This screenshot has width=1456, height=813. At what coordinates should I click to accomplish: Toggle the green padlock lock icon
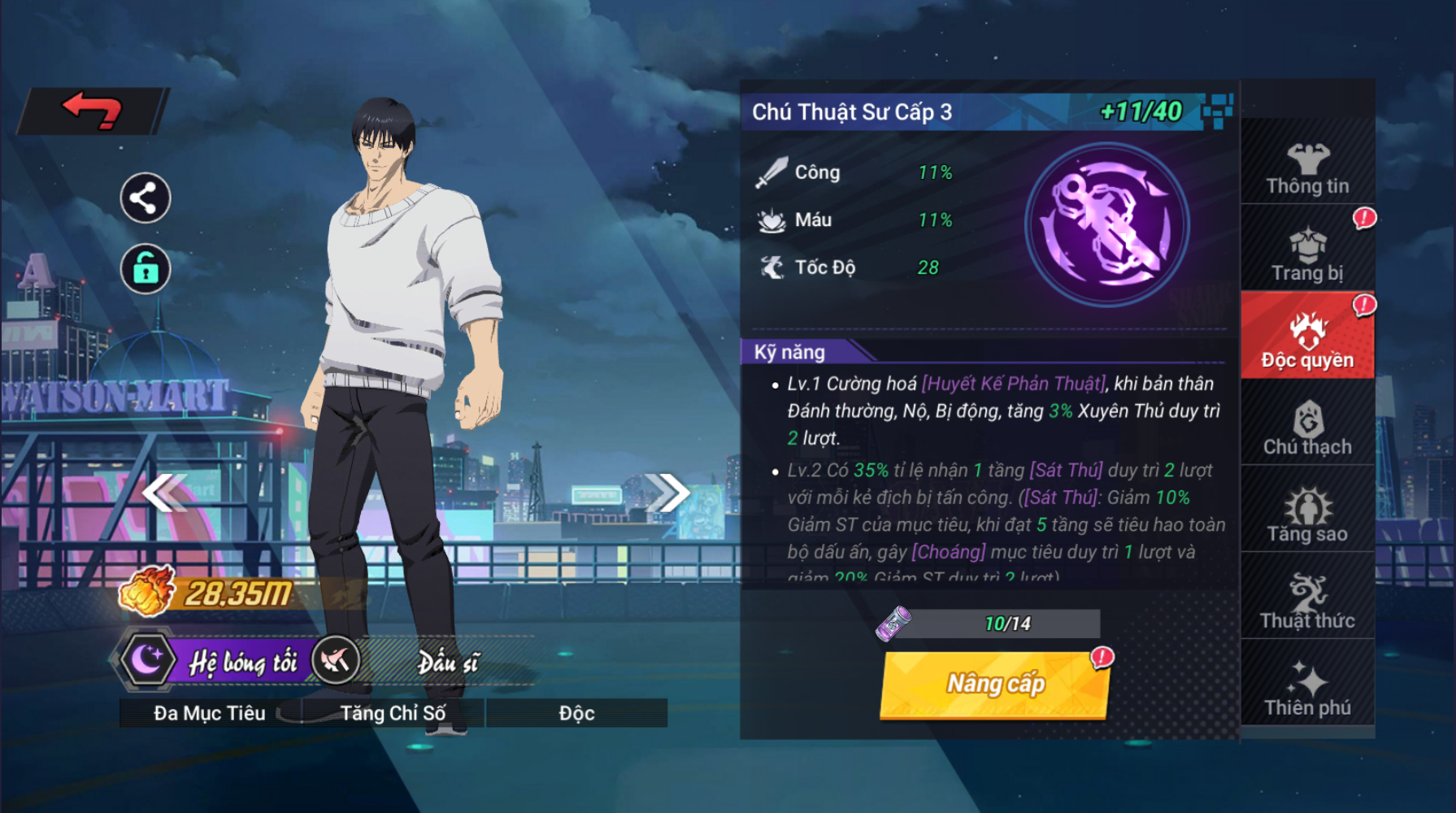tap(145, 268)
